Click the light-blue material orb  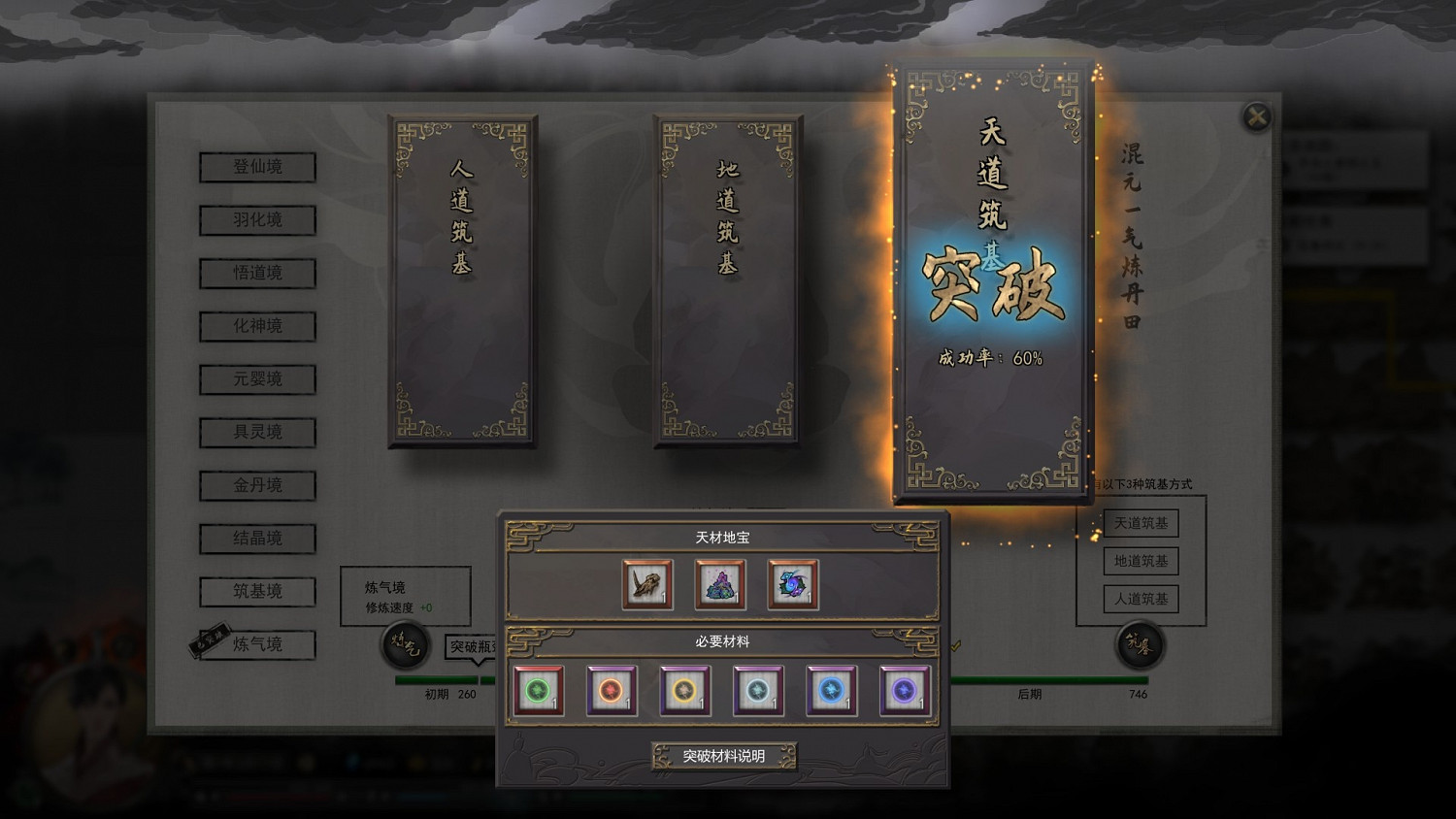(758, 690)
